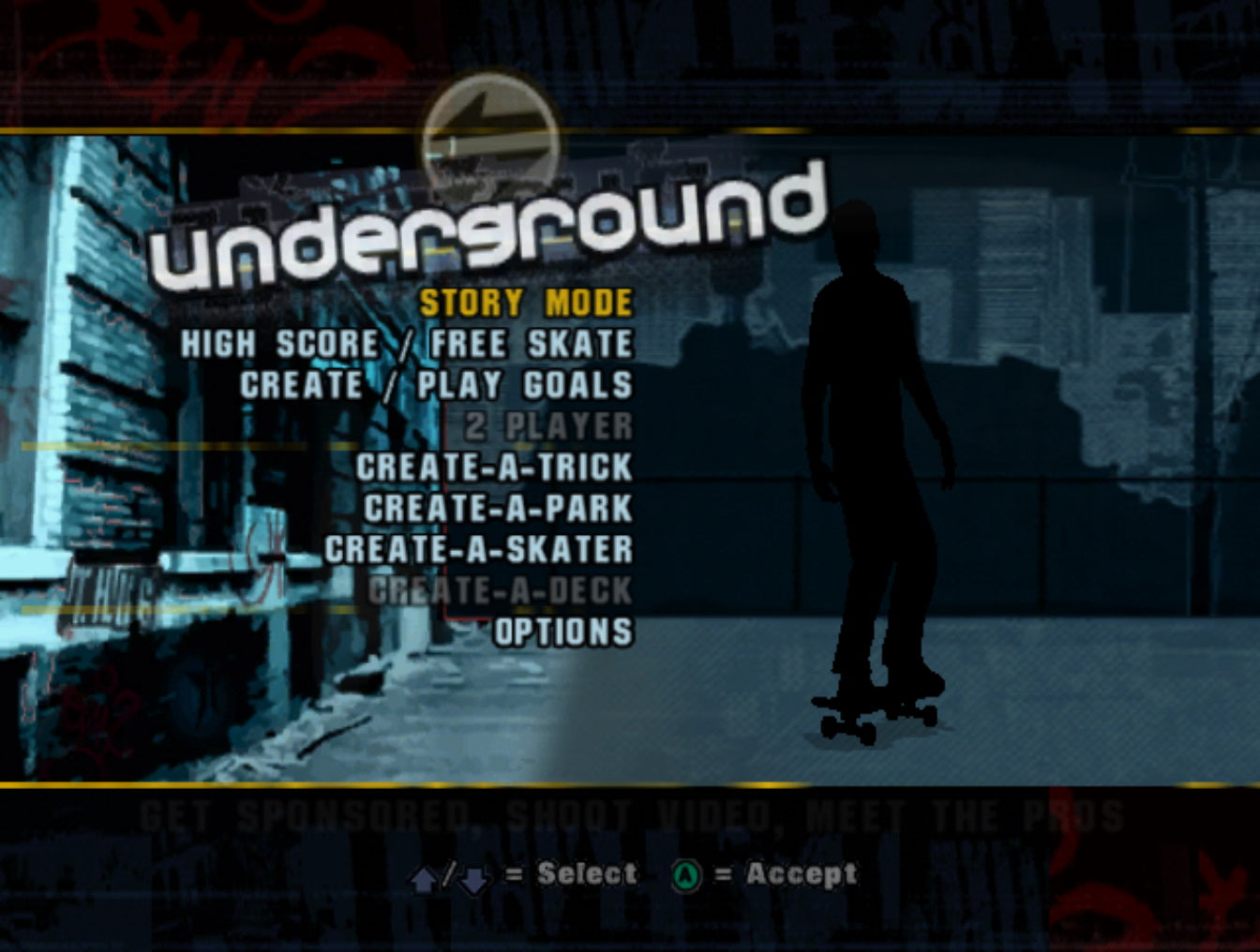Choose Create / Play Goals
1260x952 pixels.
(436, 385)
